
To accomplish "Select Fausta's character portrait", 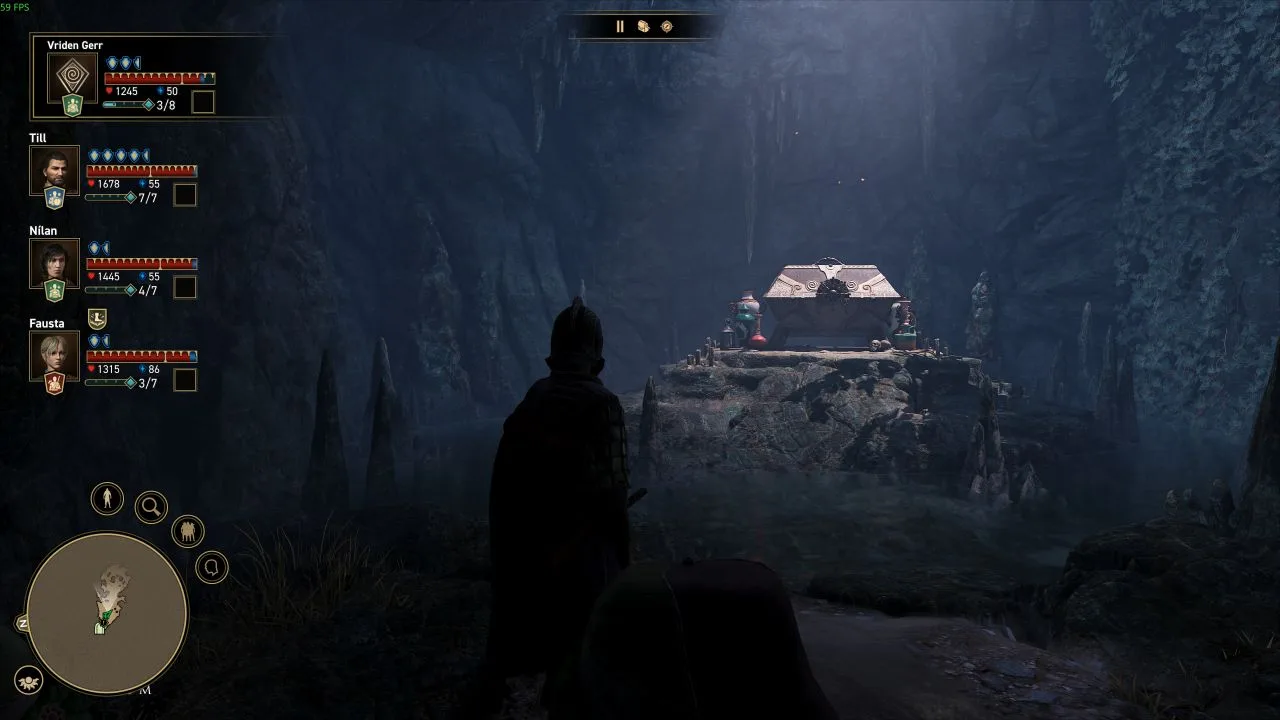I will 54,356.
